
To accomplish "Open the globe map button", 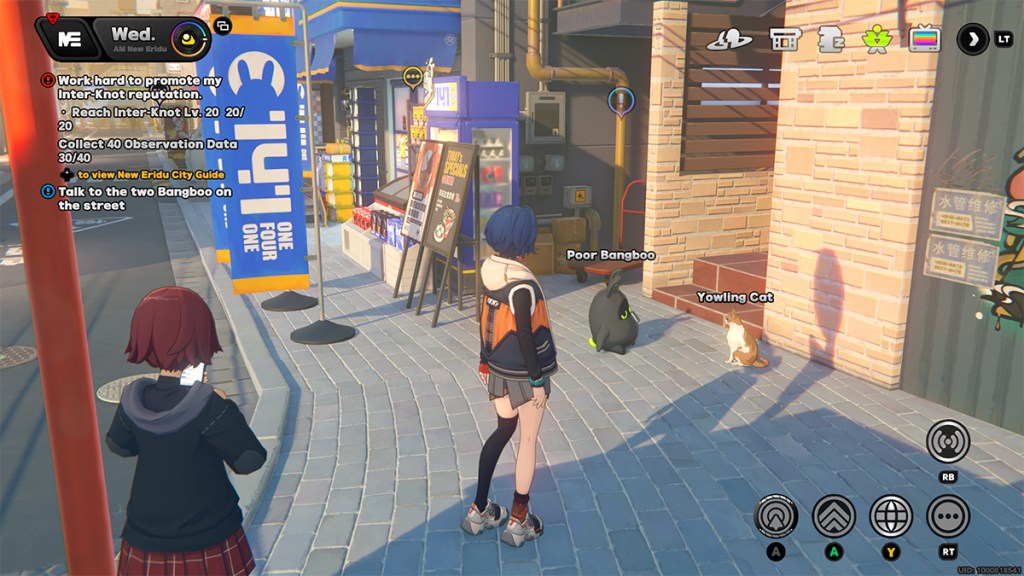I will (890, 516).
